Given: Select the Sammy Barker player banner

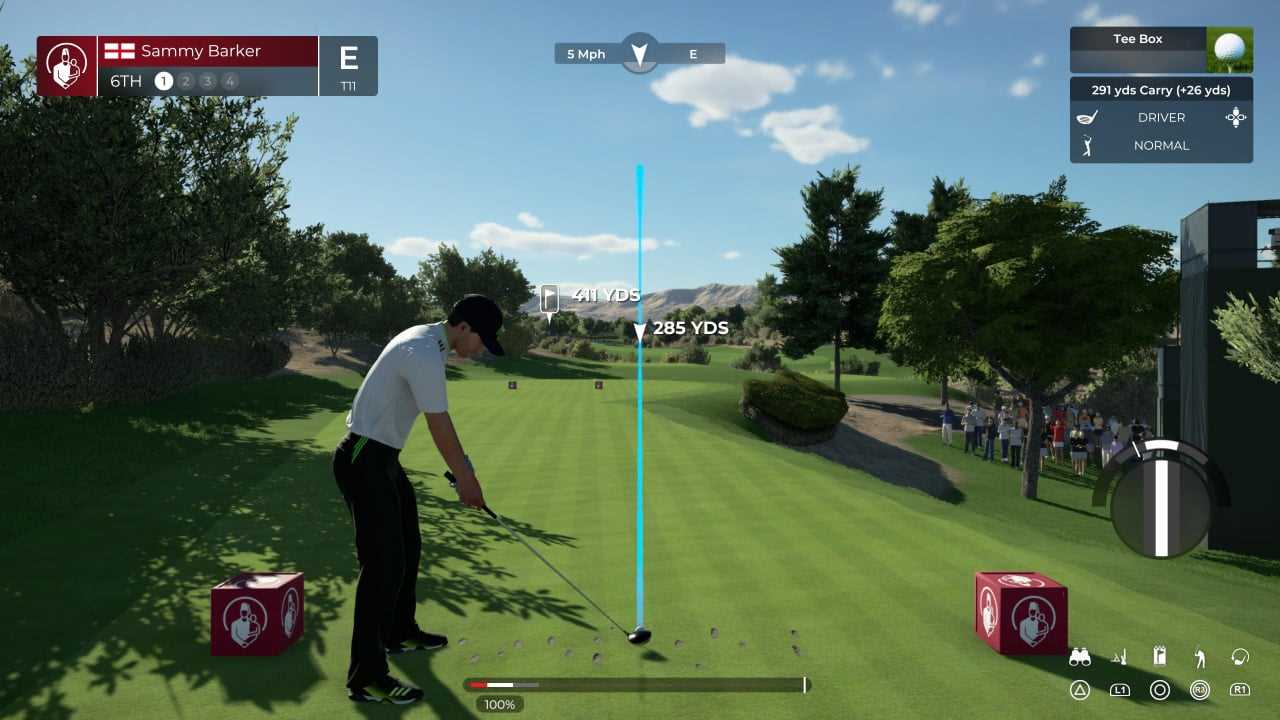Looking at the screenshot, I should tap(200, 50).
